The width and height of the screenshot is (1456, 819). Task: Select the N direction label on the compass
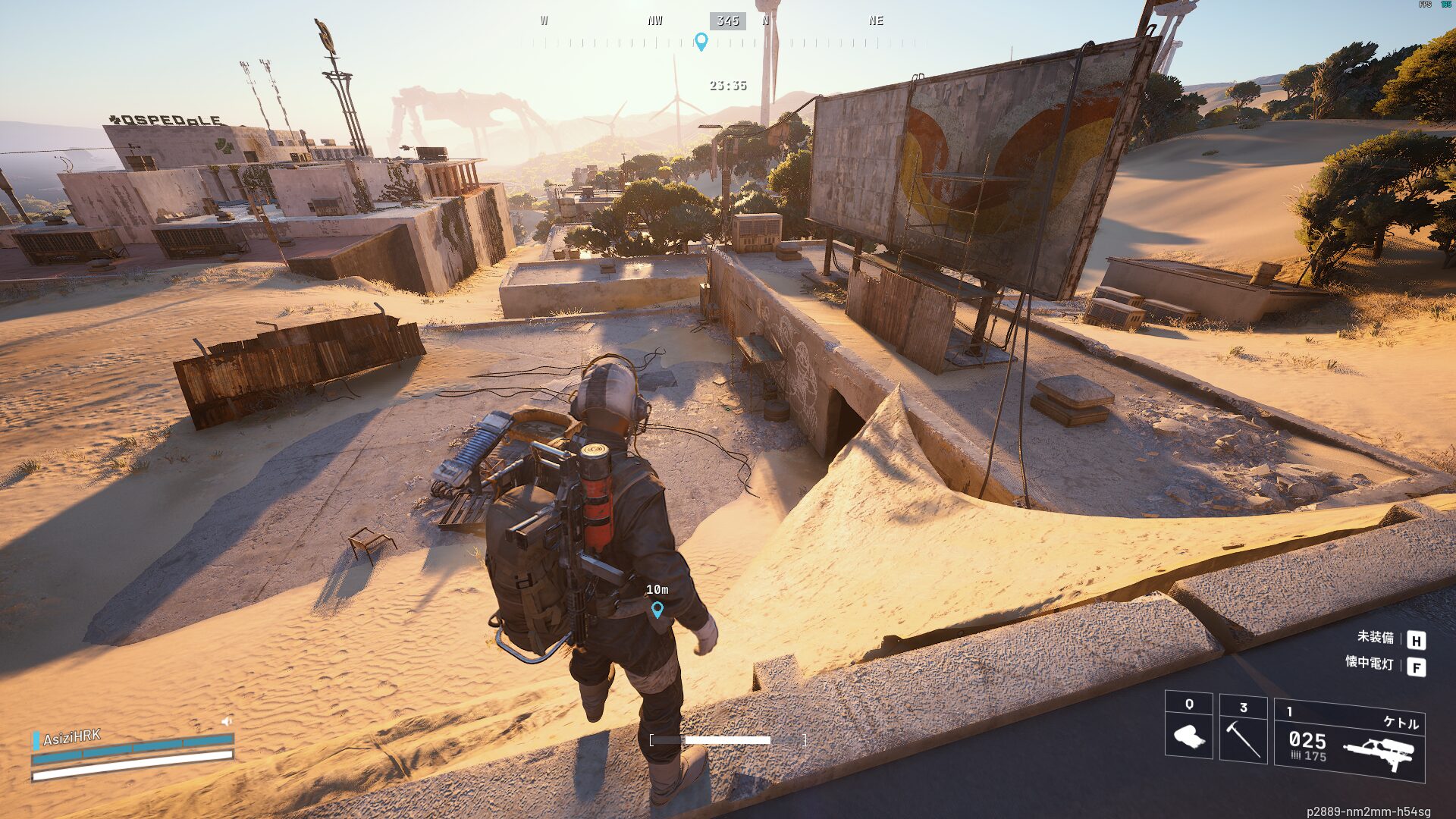pos(765,20)
